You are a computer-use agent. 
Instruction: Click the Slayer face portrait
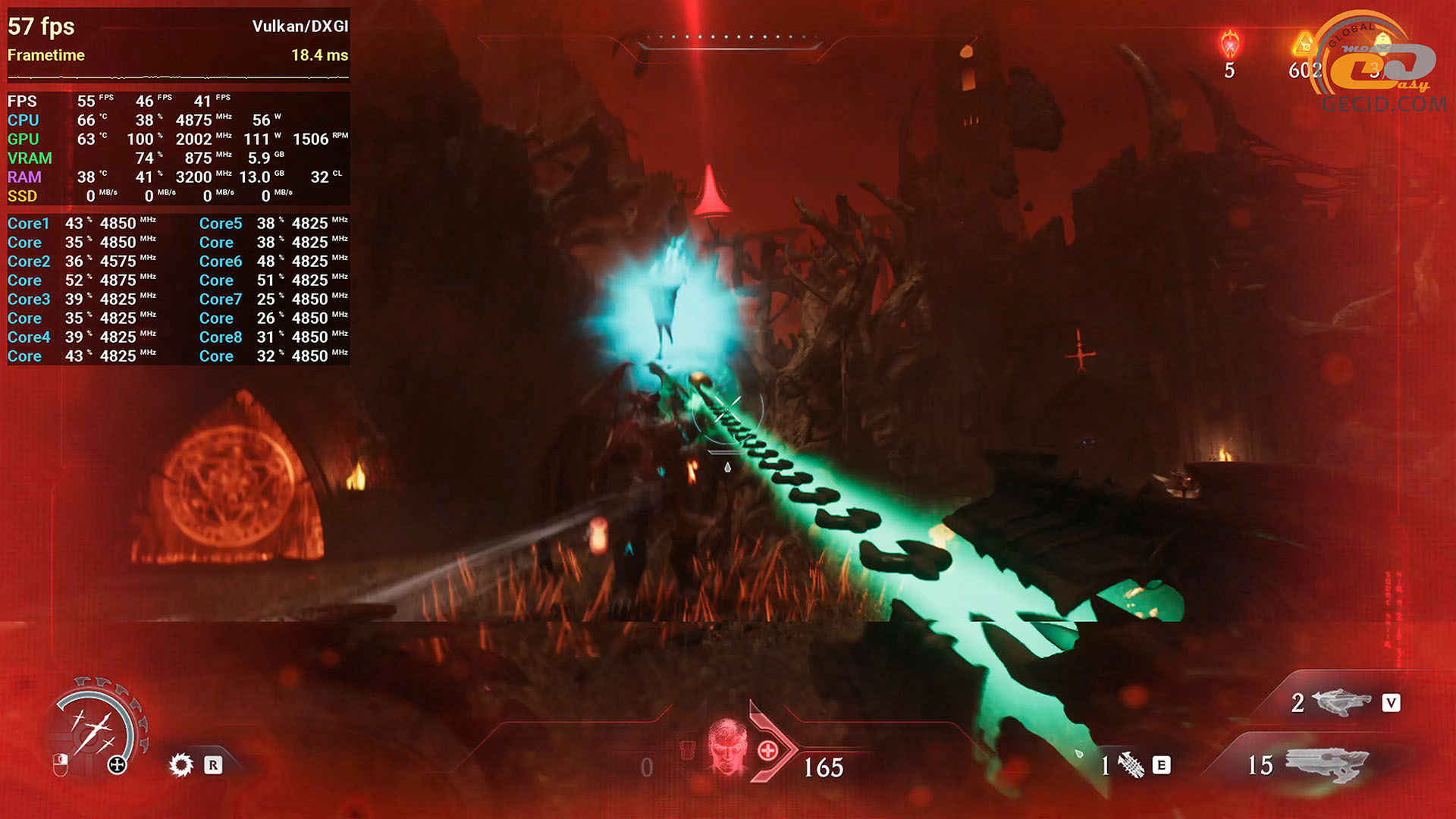tap(727, 748)
